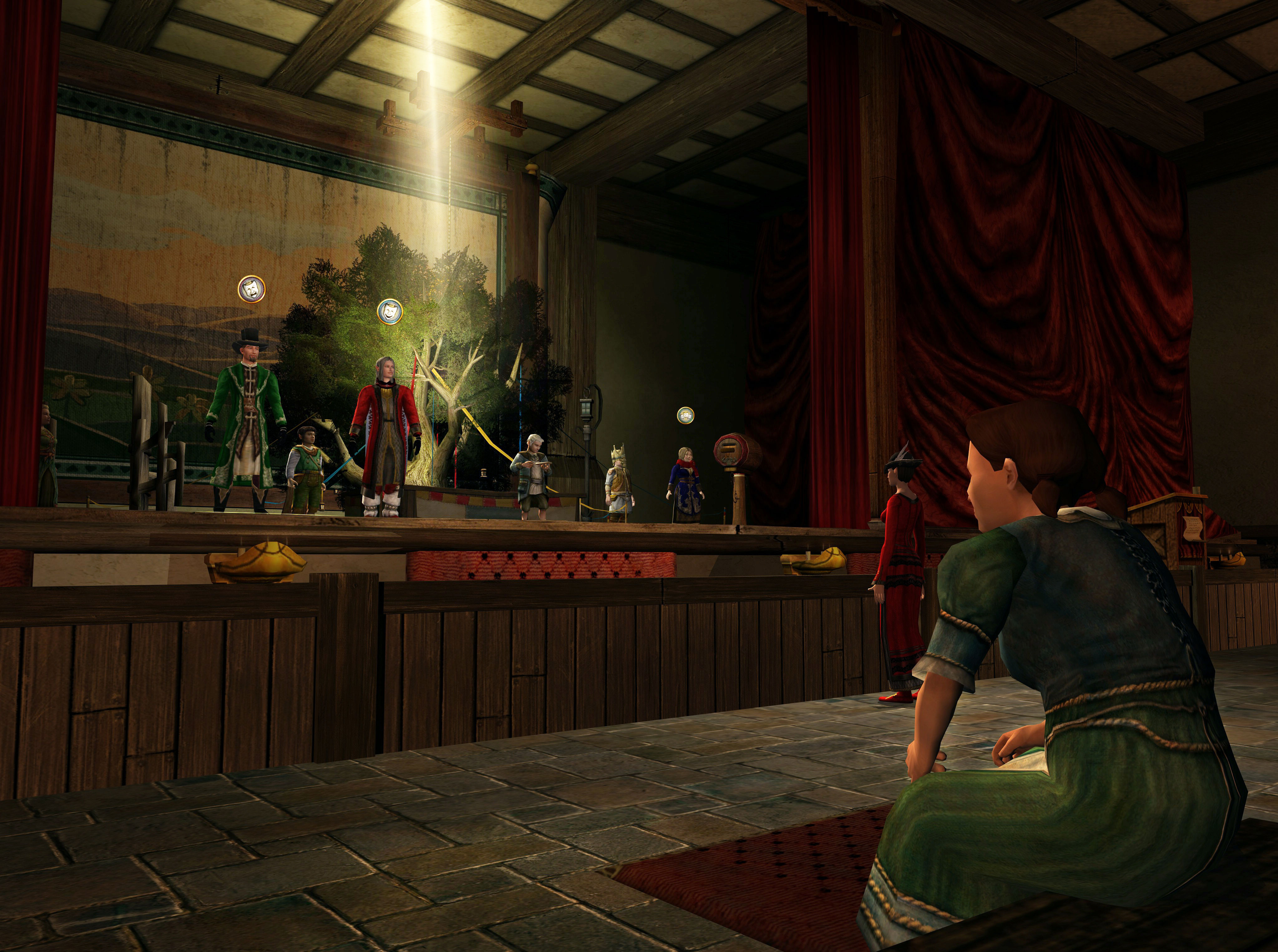Select the comedy mask marker above red-robed elf
1278x952 pixels.
(390, 311)
